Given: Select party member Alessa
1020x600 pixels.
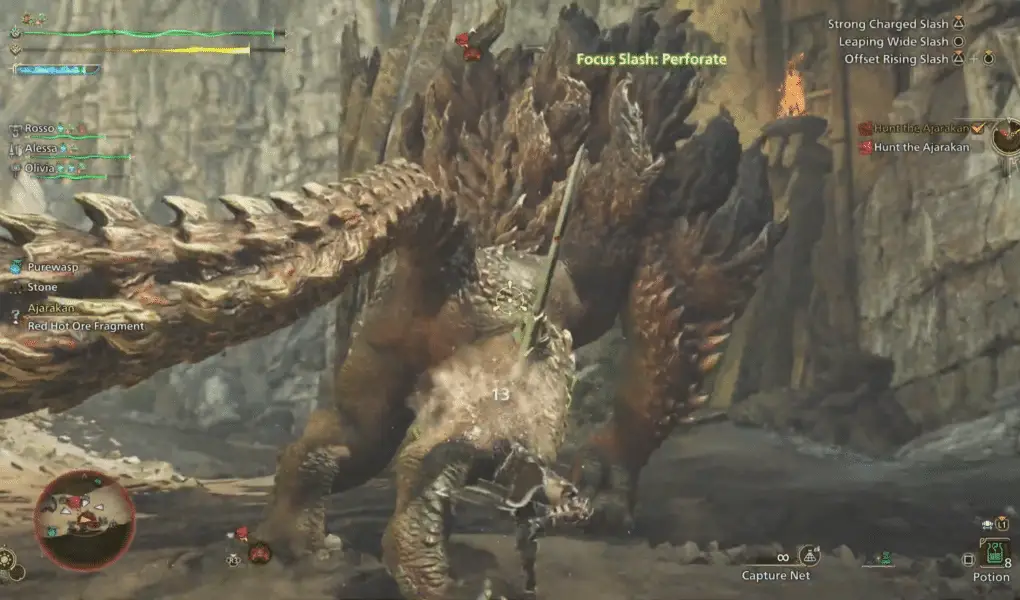Looking at the screenshot, I should coord(42,148).
